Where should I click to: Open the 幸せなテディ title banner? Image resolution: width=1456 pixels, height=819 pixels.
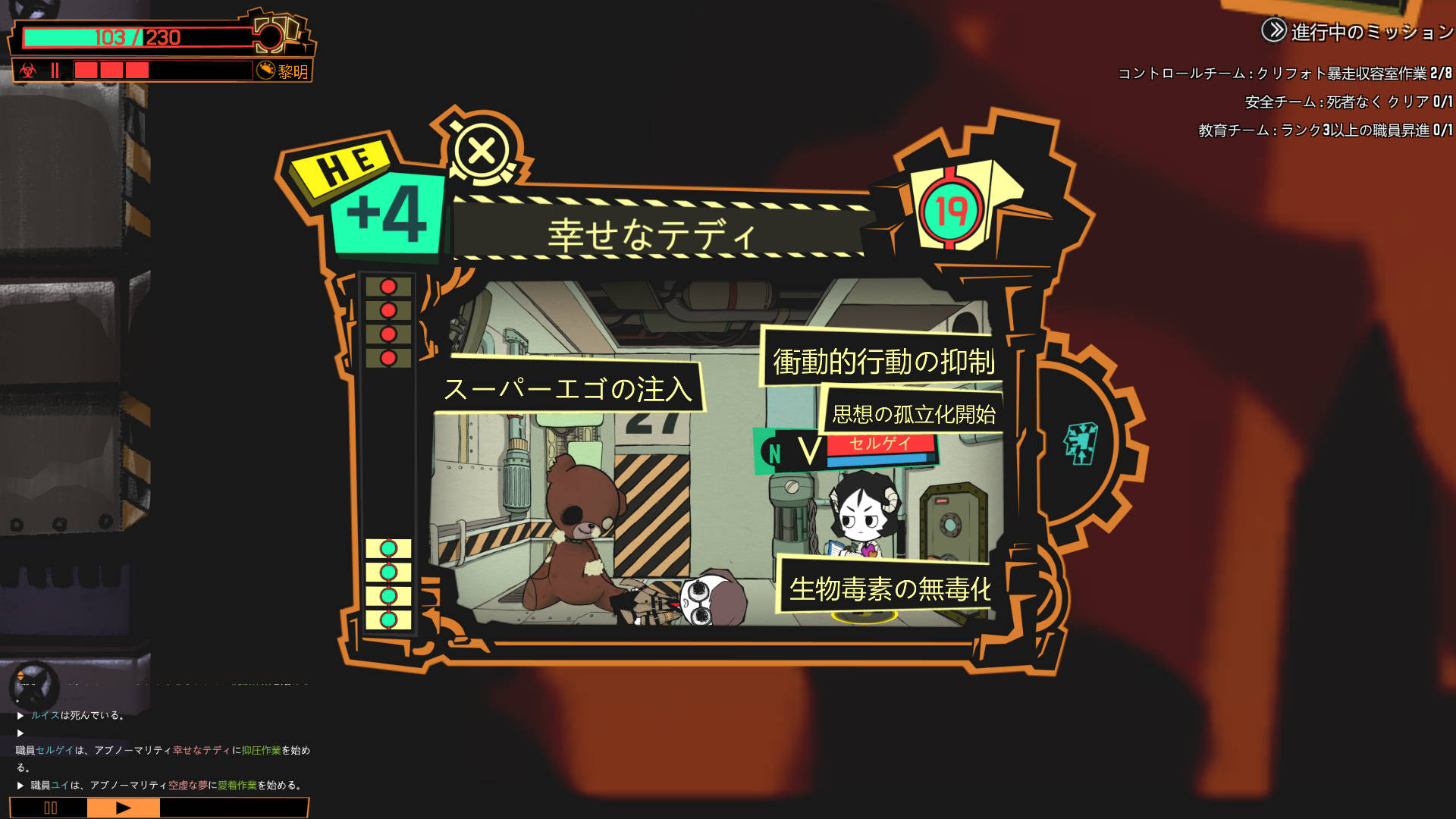[652, 234]
